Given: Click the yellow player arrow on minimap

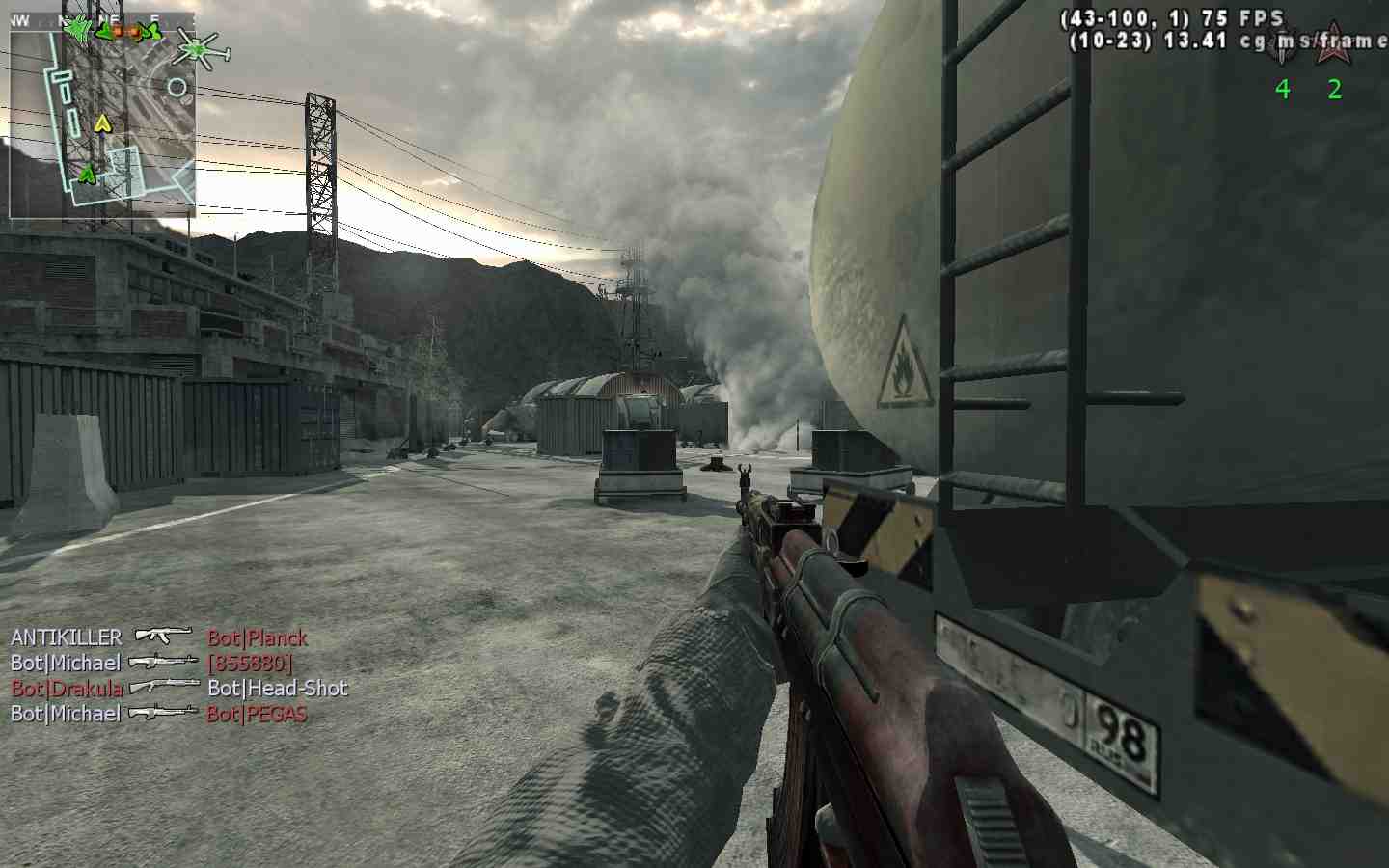Looking at the screenshot, I should [102, 122].
